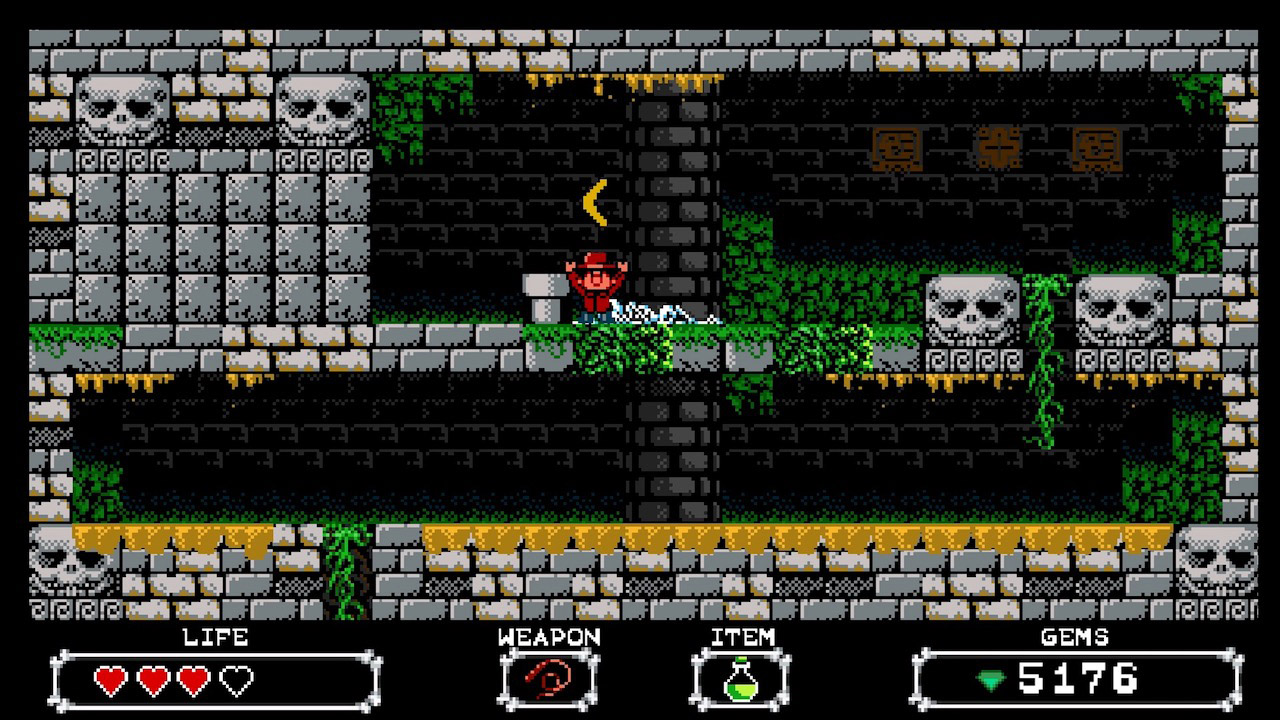Click the yellow boomerang floating above the hero
This screenshot has height=720, width=1280.
tap(594, 203)
